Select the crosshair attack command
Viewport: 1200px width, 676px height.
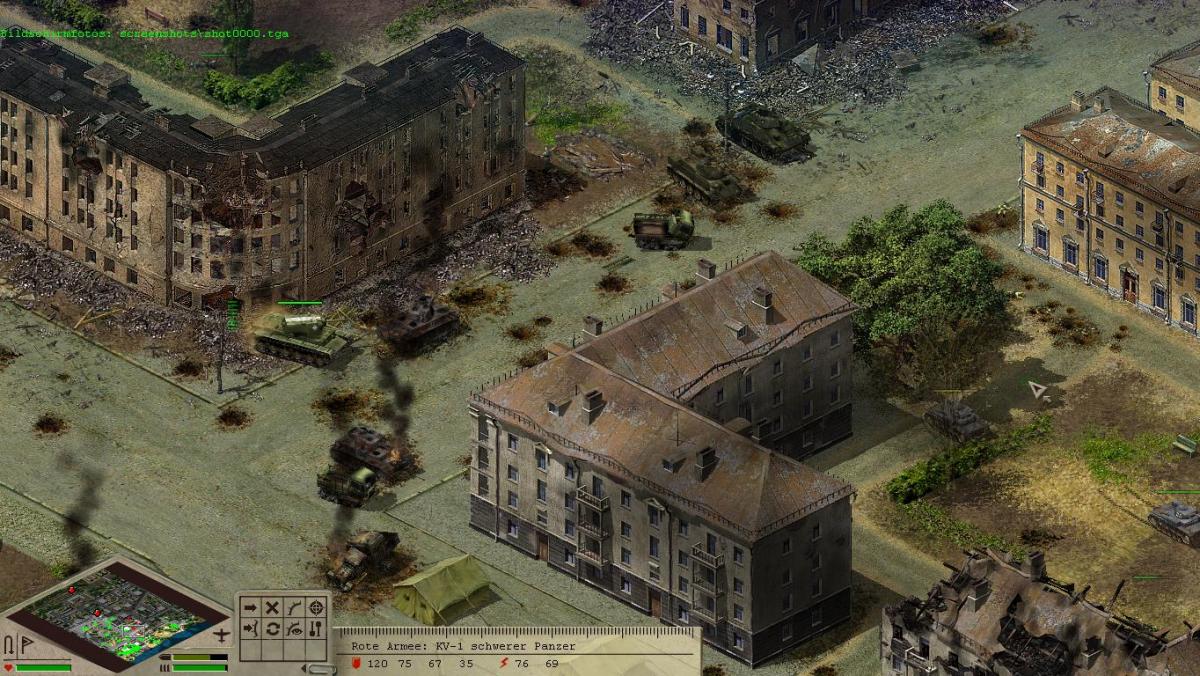click(316, 607)
